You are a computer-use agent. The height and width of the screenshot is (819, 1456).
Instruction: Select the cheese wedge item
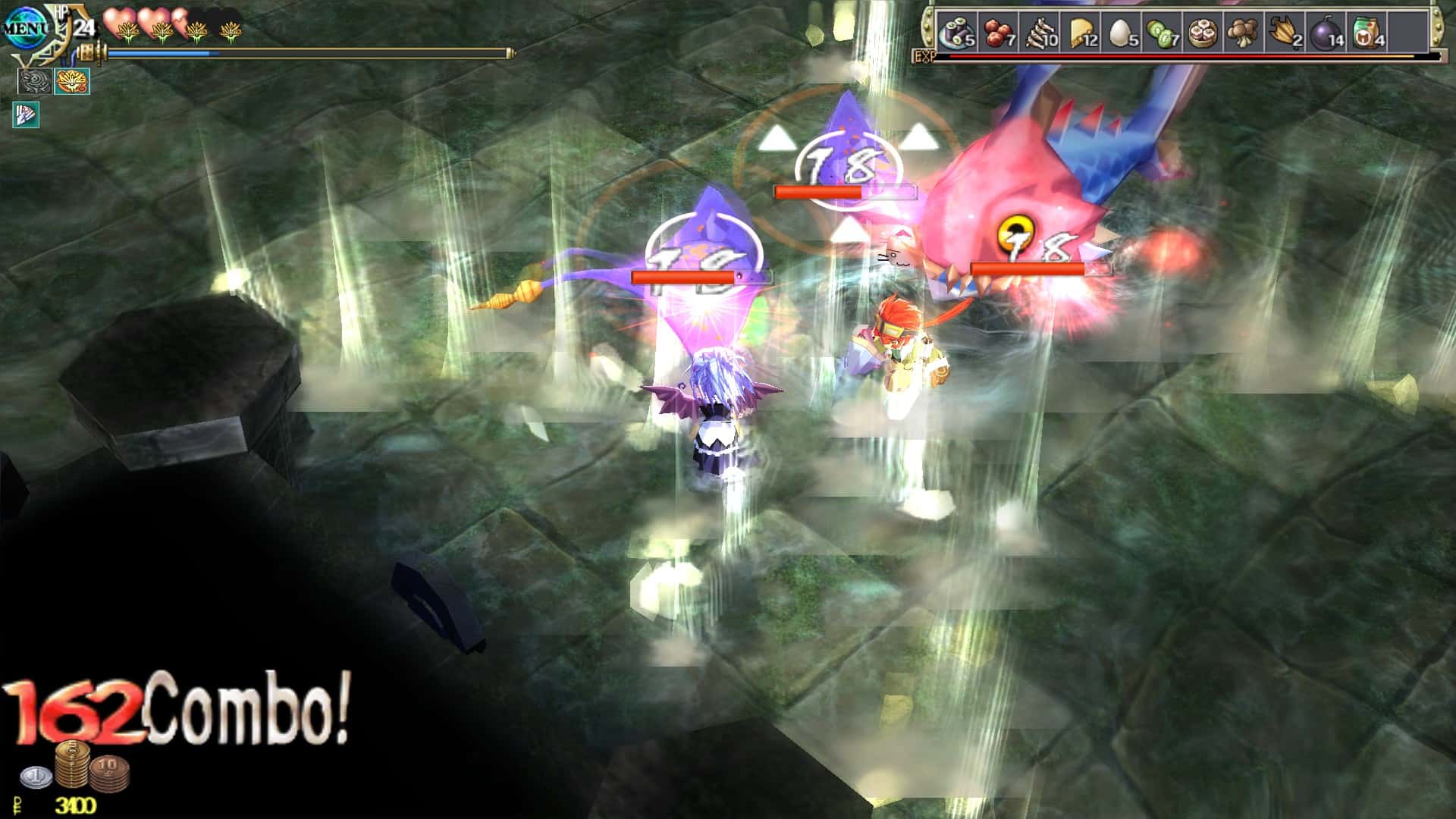[1081, 33]
